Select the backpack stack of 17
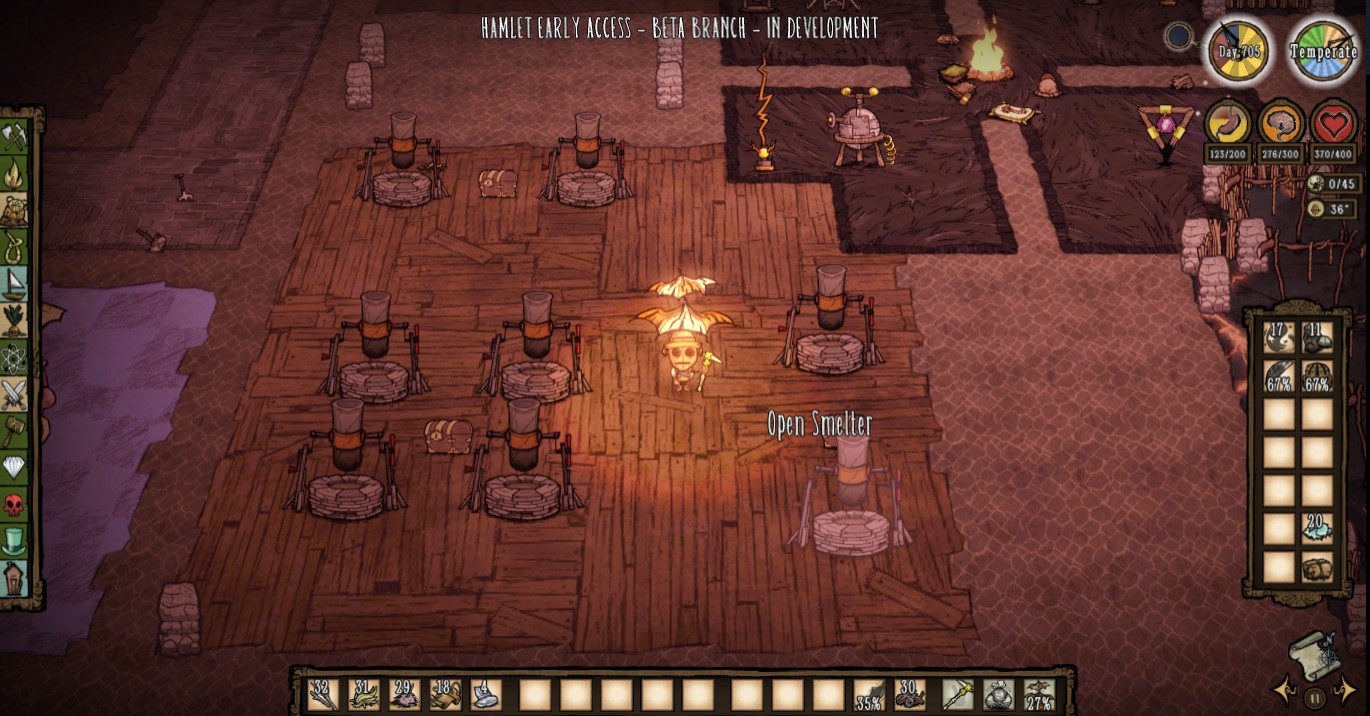Screen dimensions: 1370x716 pyautogui.click(x=1279, y=338)
